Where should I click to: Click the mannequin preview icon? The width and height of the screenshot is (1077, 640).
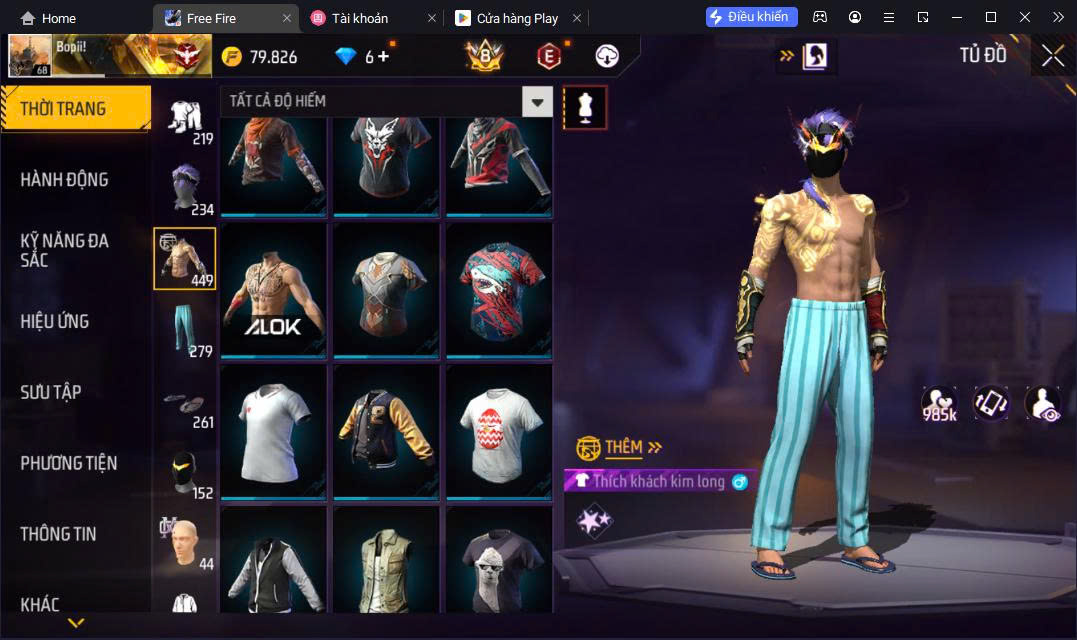(585, 106)
